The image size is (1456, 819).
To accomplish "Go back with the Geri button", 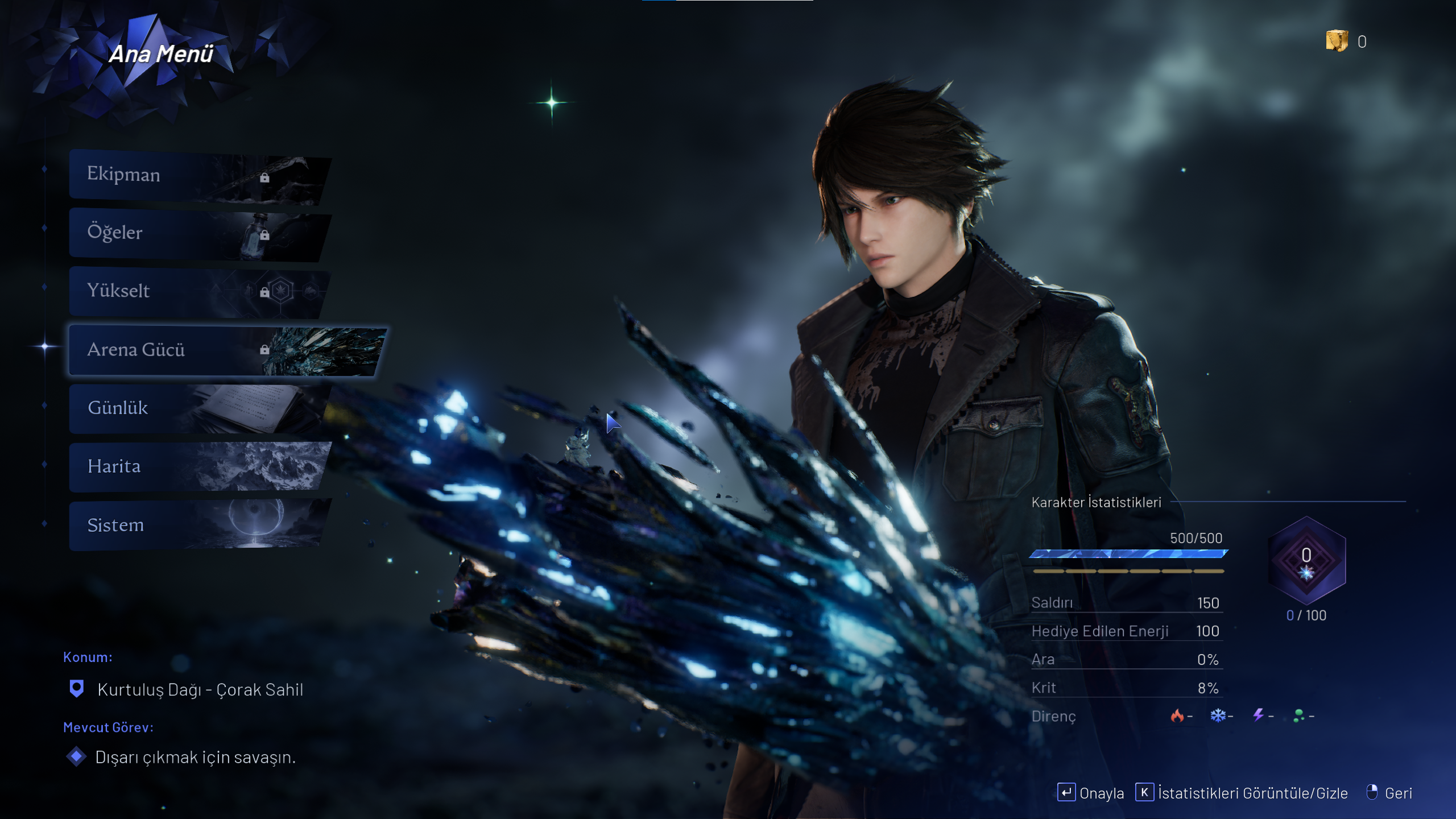I will tap(1389, 793).
